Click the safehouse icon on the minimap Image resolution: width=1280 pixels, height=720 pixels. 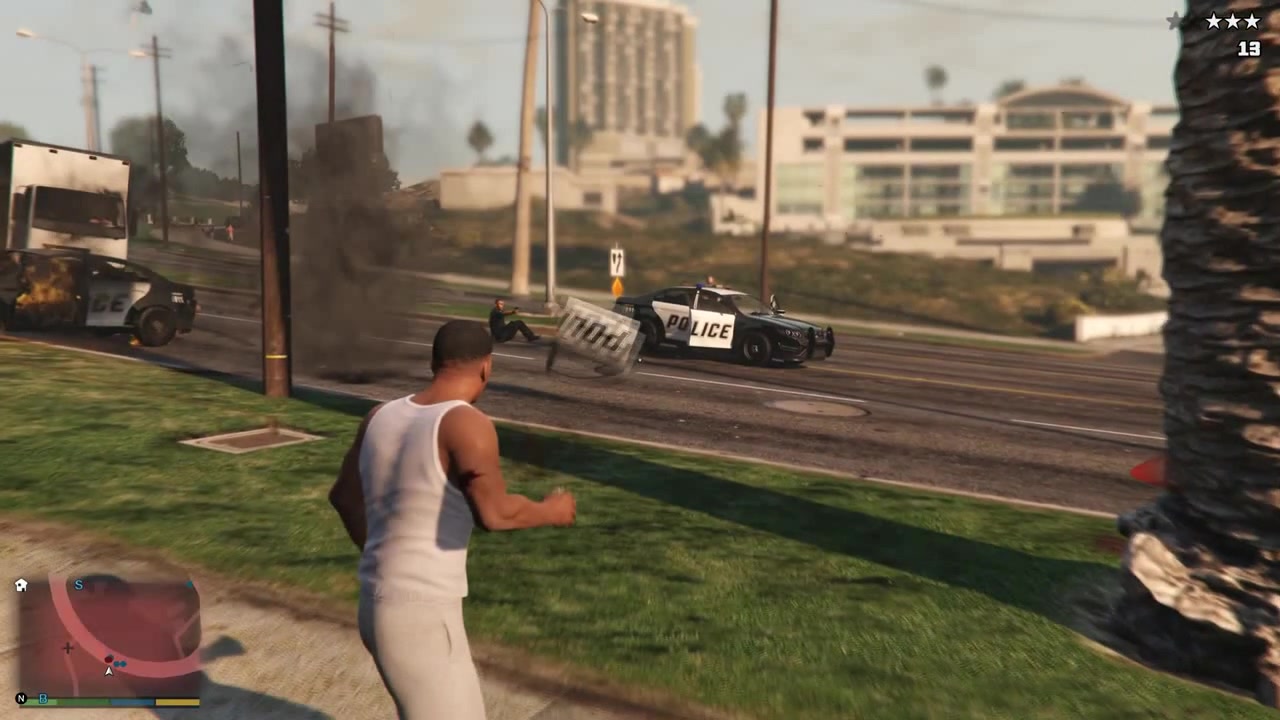[21, 584]
